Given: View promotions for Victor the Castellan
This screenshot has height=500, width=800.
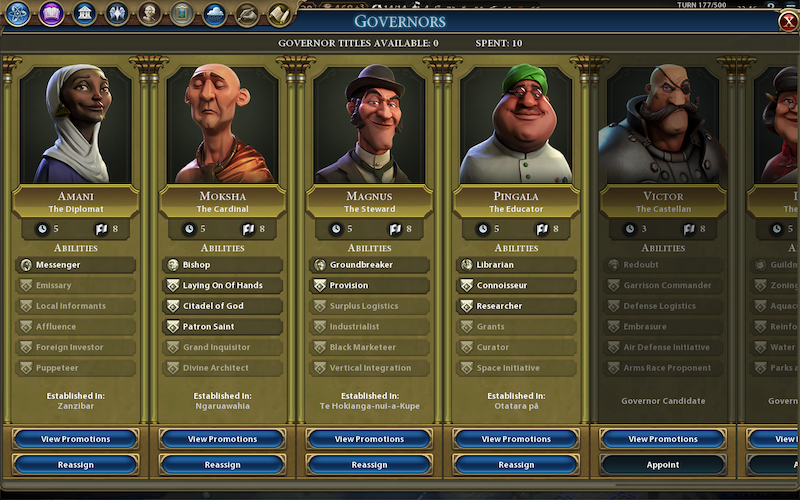Looking at the screenshot, I should (663, 439).
